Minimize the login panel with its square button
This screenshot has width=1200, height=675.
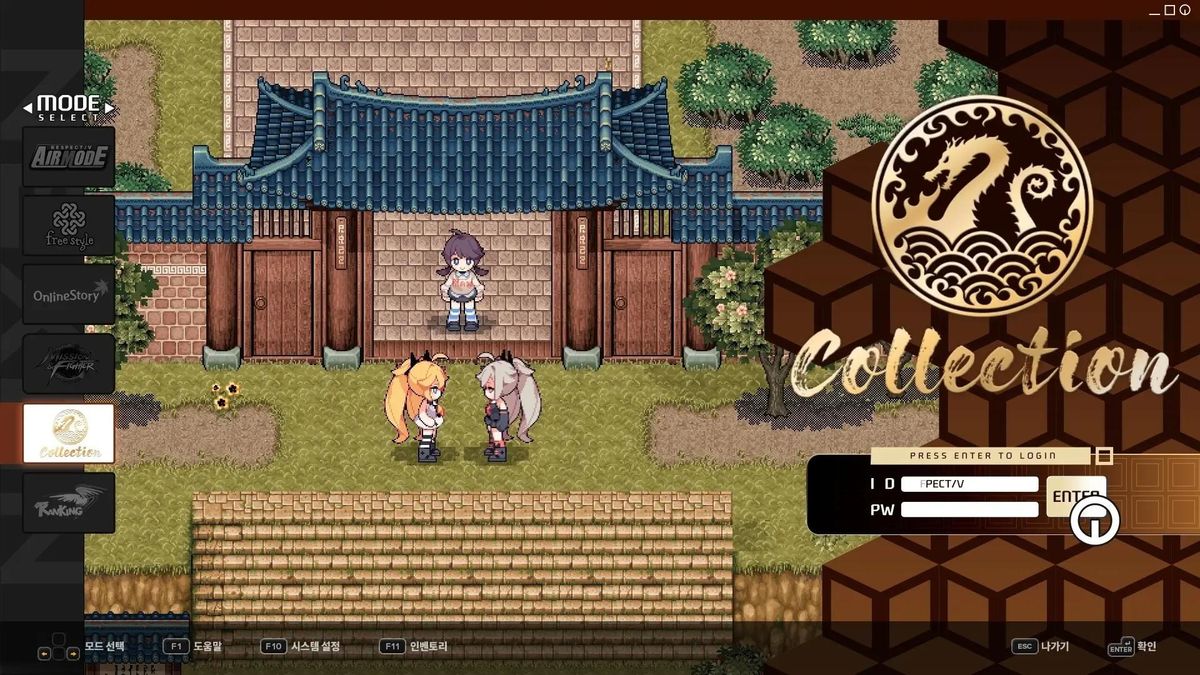tap(1104, 456)
